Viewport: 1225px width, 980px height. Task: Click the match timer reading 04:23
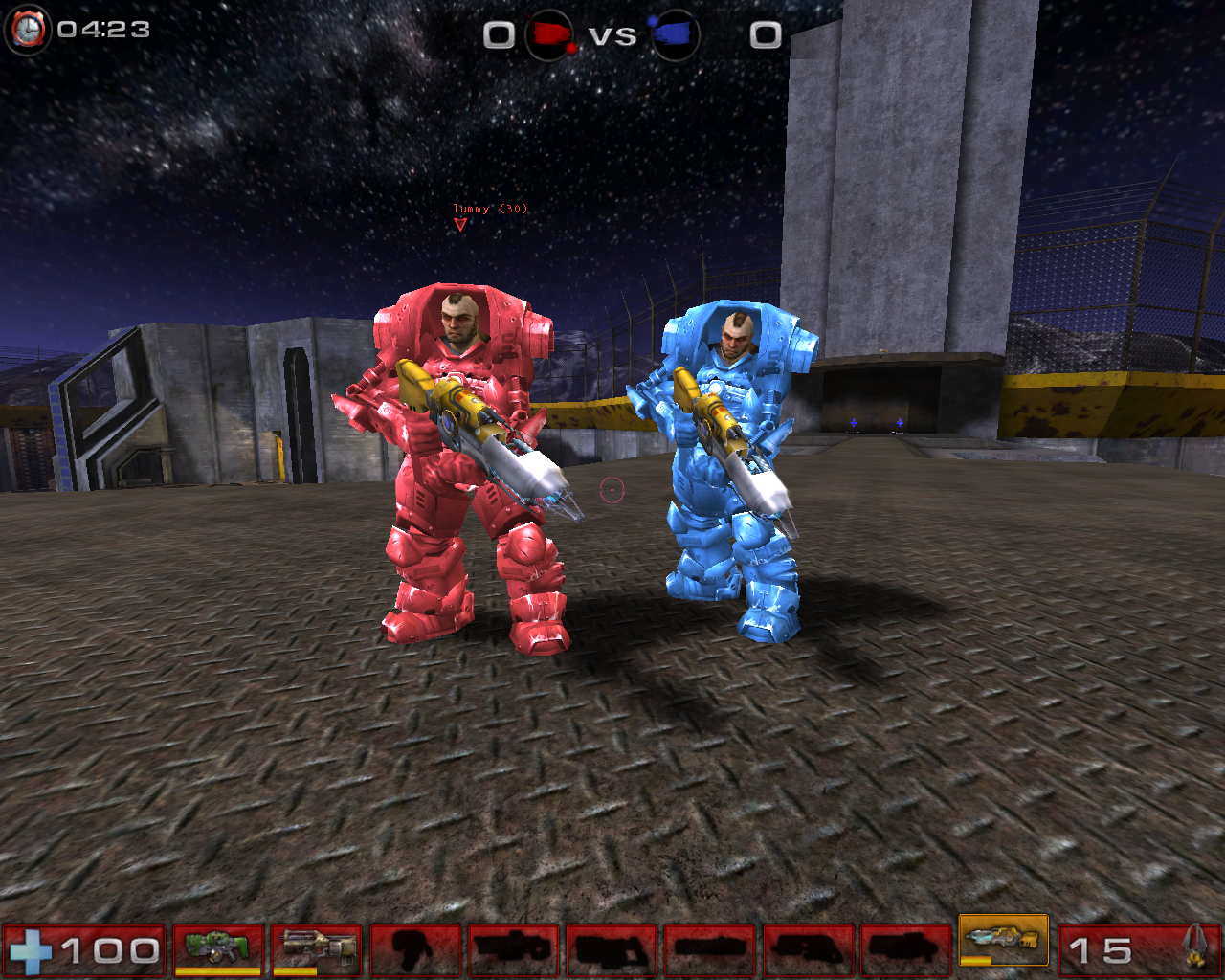(105, 29)
